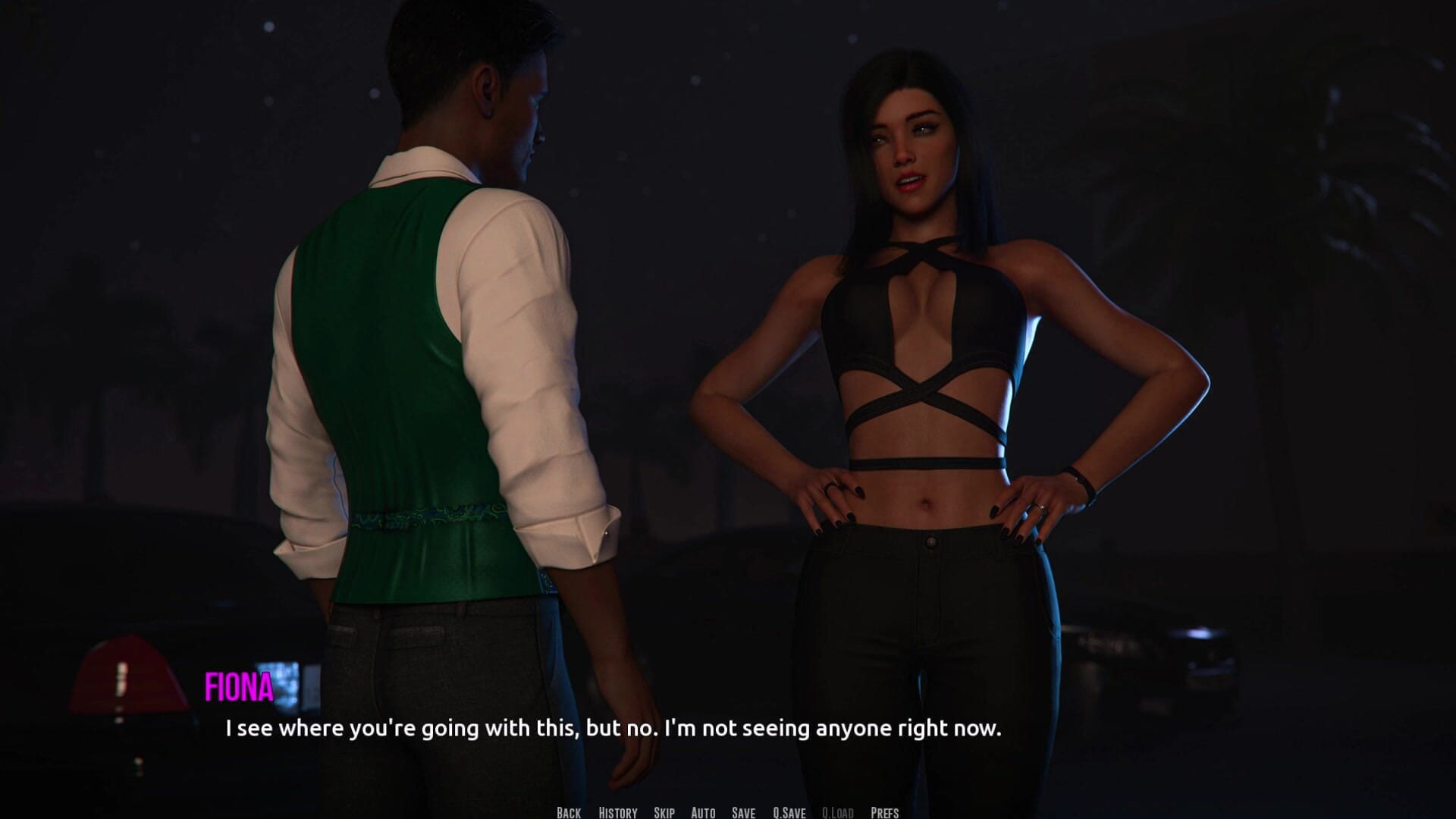Activate Skip mode
1456x819 pixels.
click(664, 812)
